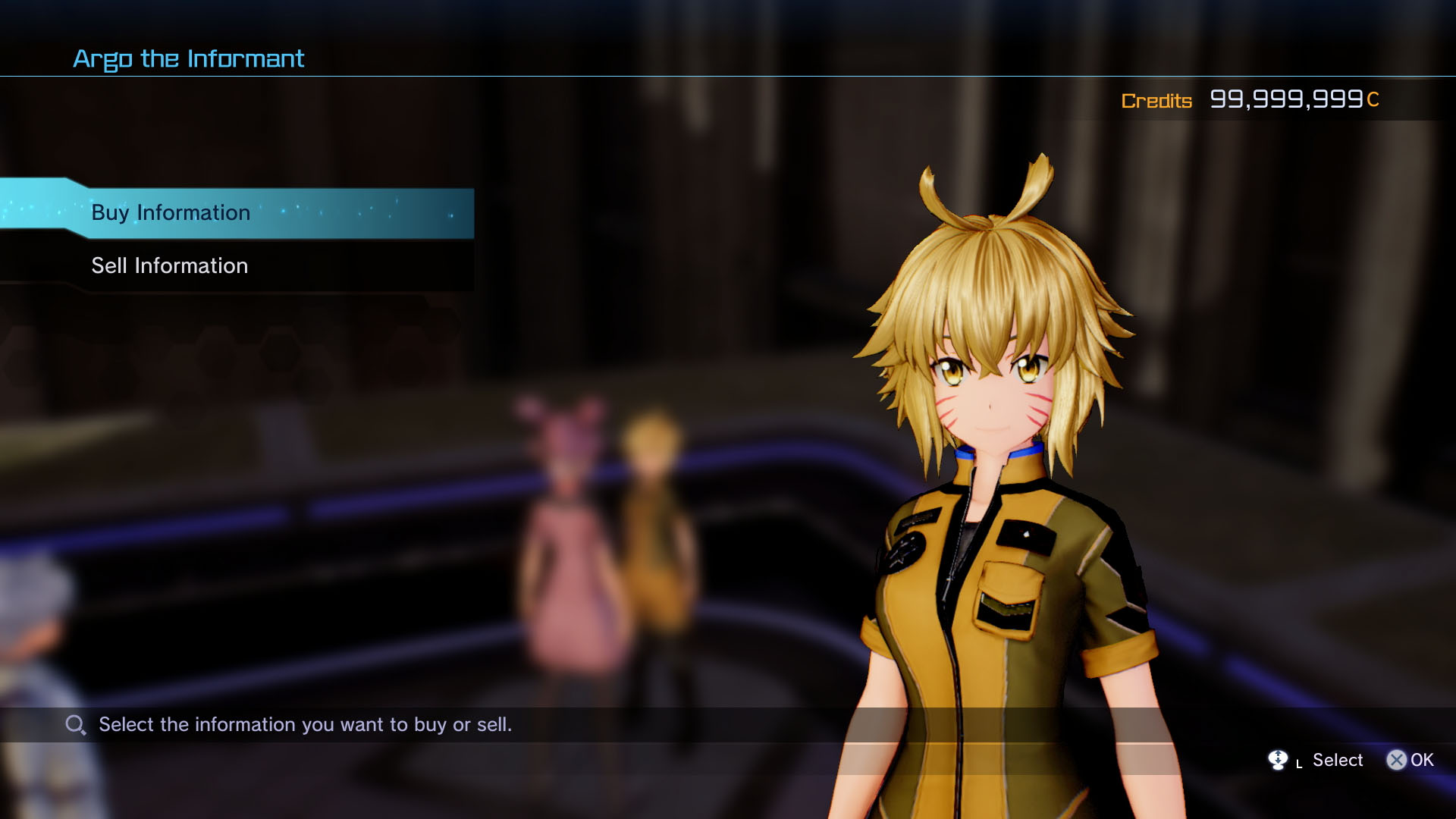The height and width of the screenshot is (819, 1456).
Task: Activate the highlighted Buy Information option
Action: (170, 213)
